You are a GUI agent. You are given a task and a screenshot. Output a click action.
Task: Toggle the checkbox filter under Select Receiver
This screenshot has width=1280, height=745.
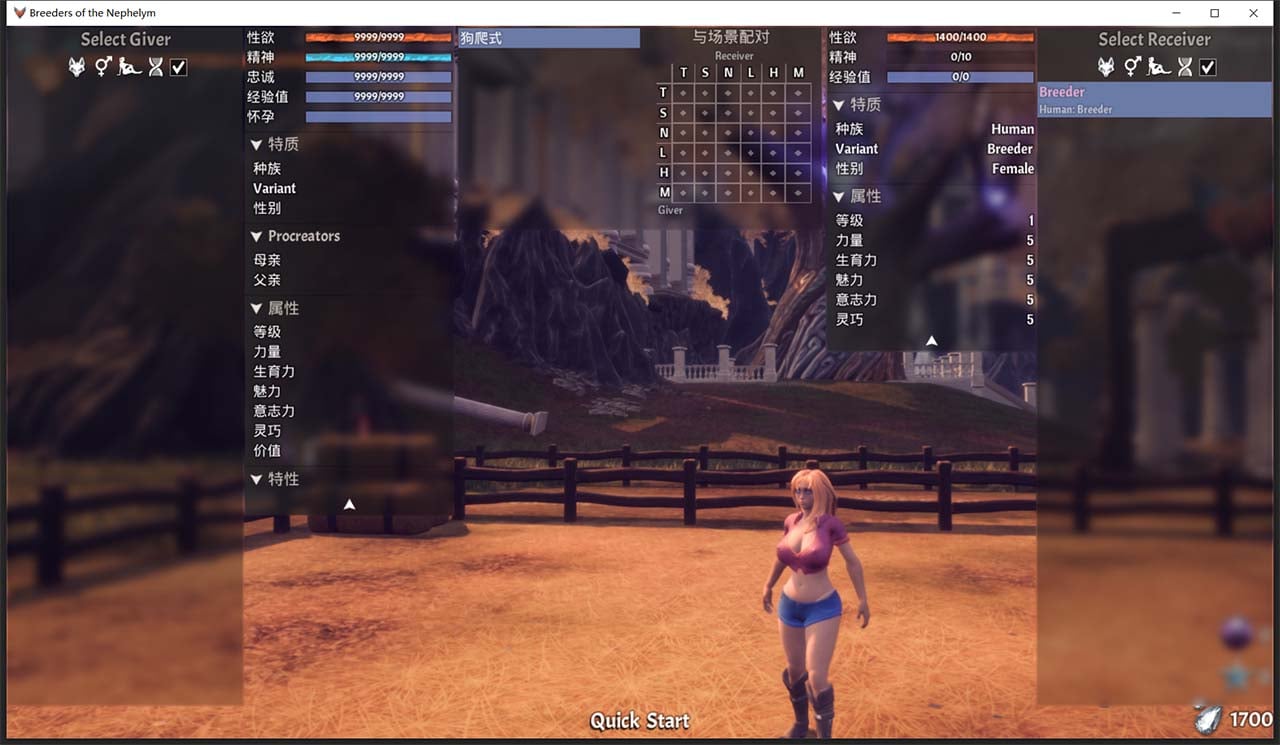click(1208, 67)
